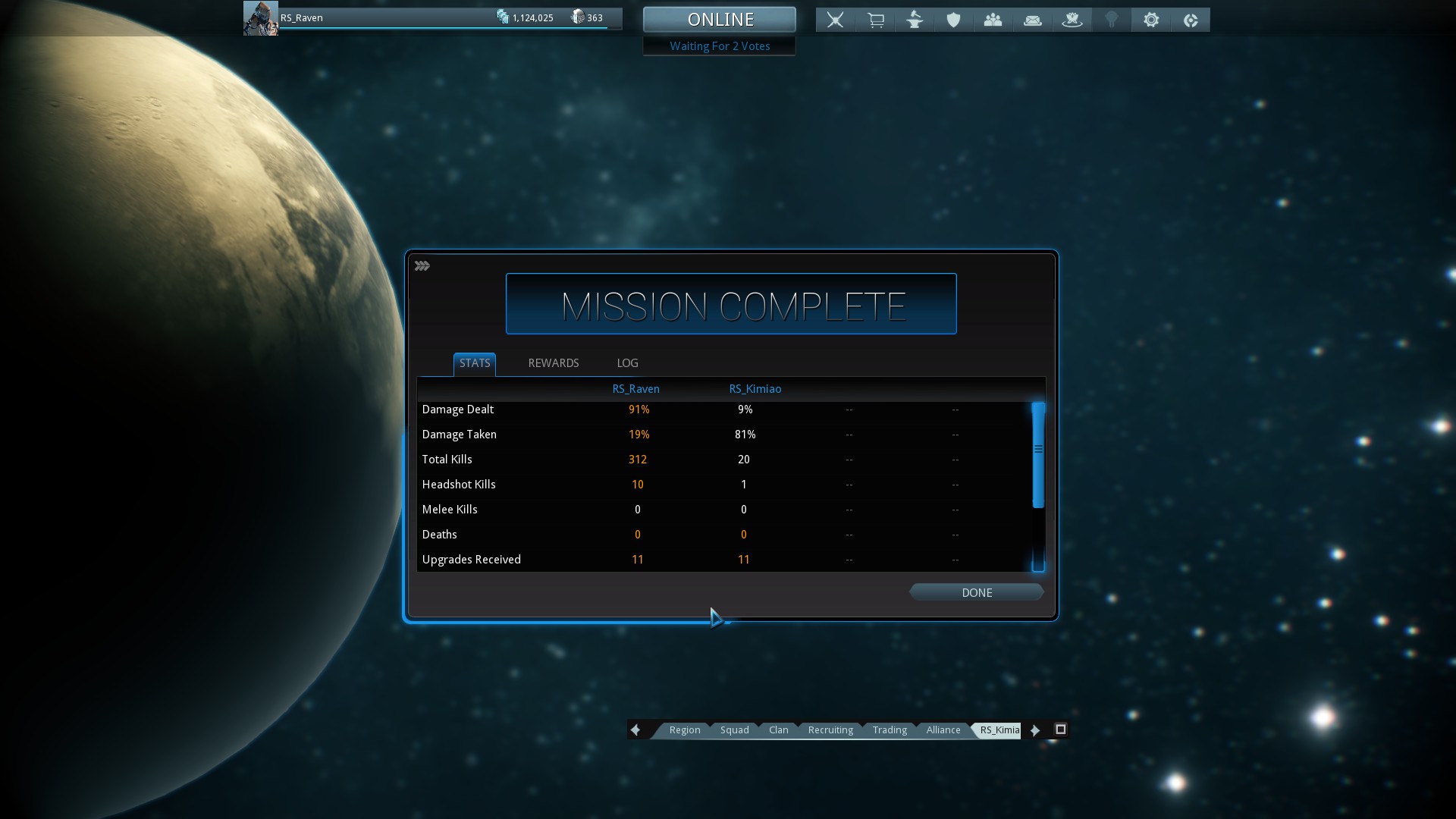Select the Trading chat tab
The image size is (1456, 819).
click(890, 730)
